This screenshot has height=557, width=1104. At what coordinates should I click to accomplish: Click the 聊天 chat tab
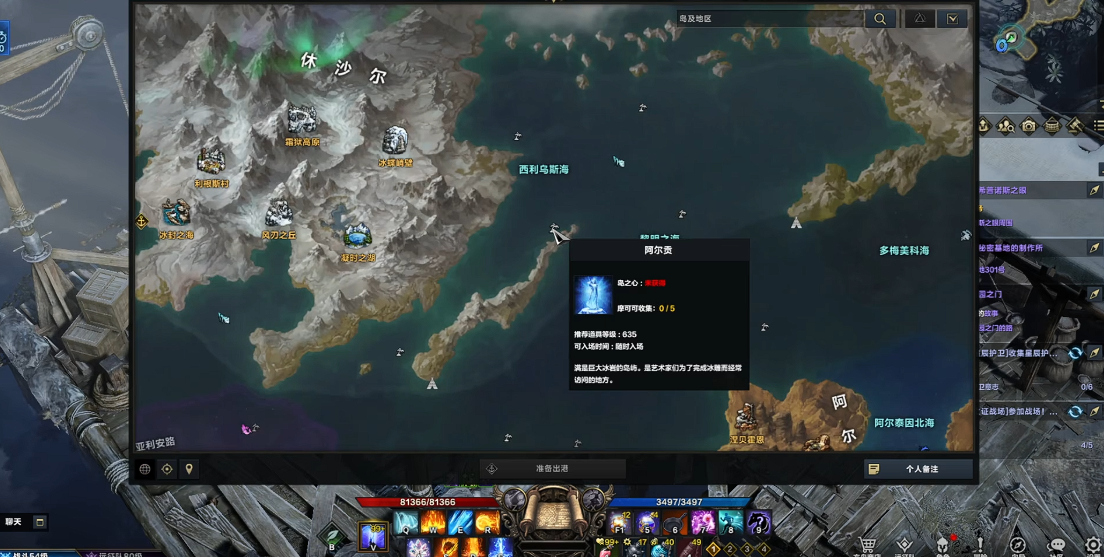[14, 522]
